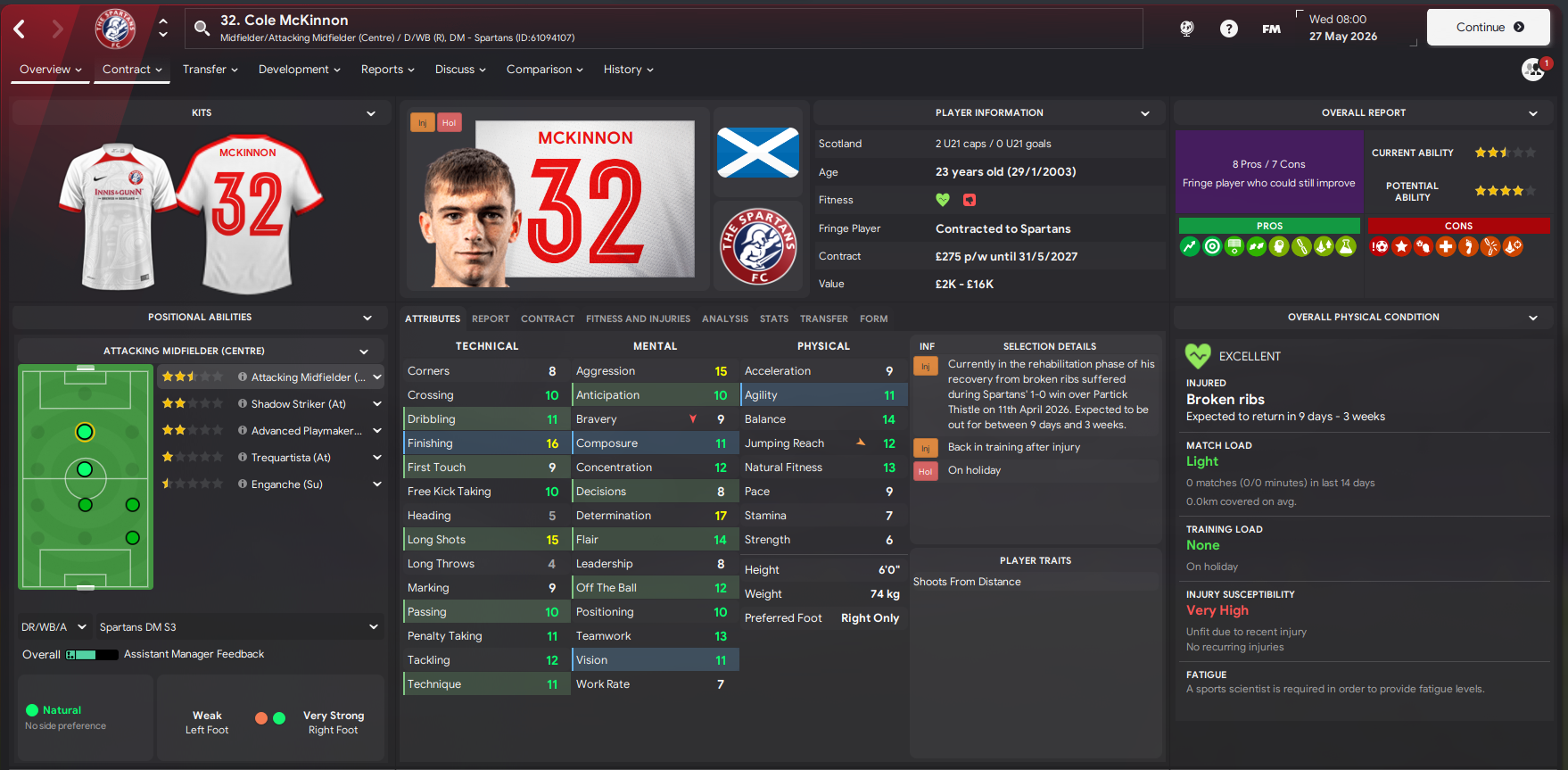This screenshot has height=770, width=1568.
Task: Expand the Development menu
Action: 299,70
